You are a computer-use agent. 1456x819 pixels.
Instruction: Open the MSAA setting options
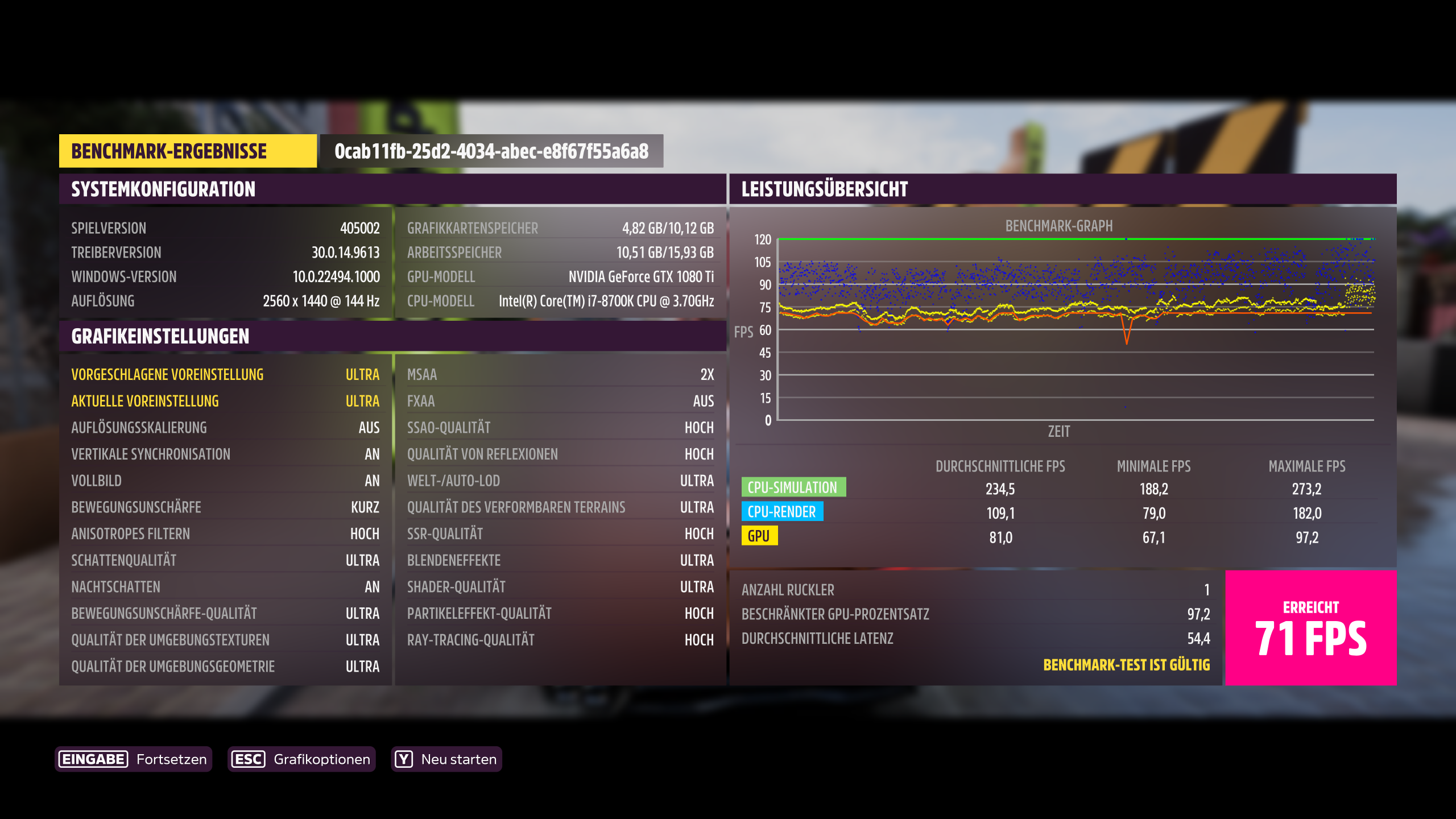560,374
